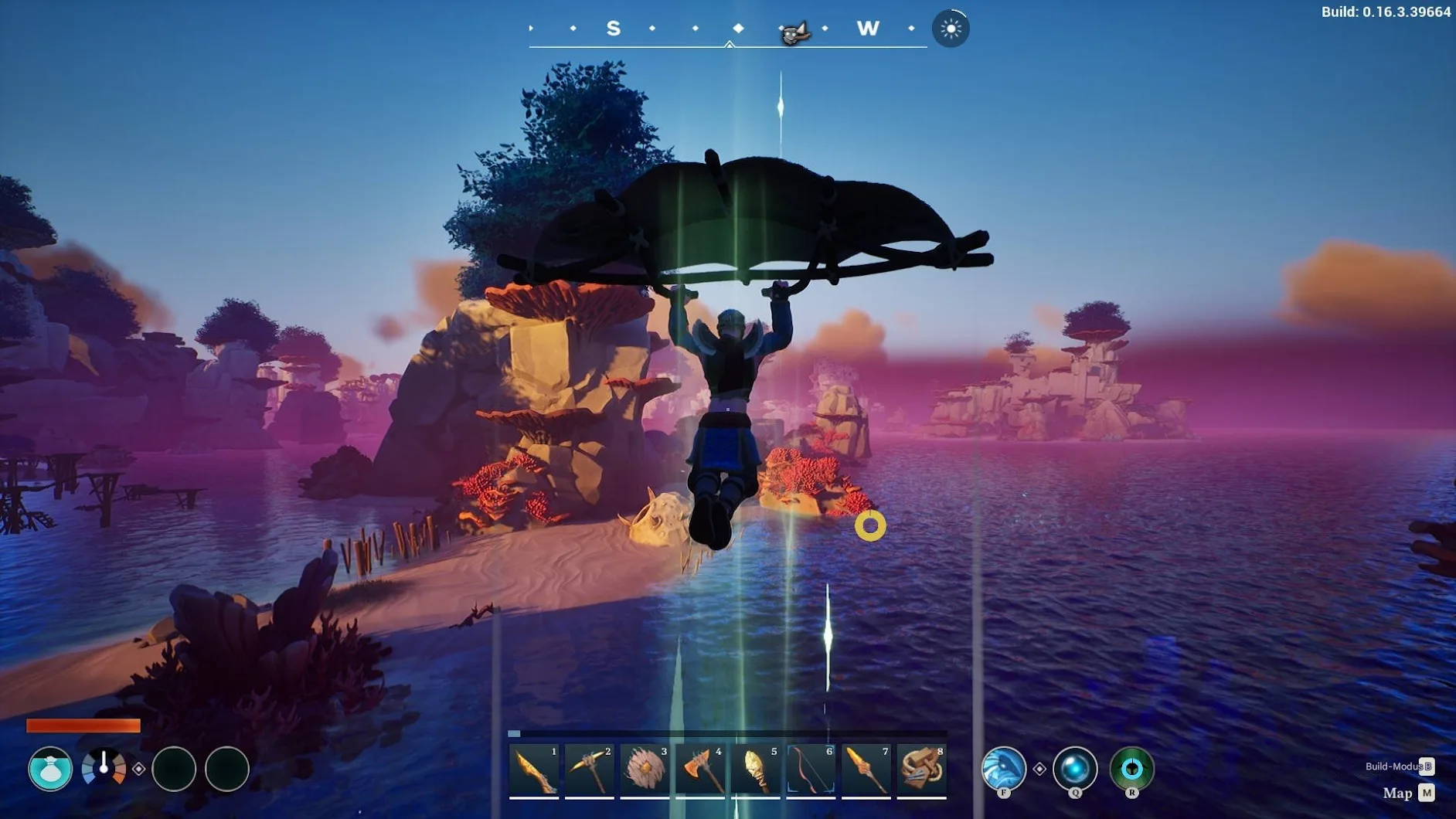This screenshot has width=1456, height=819.
Task: Click the sun icon beside the compass
Action: coord(951,29)
